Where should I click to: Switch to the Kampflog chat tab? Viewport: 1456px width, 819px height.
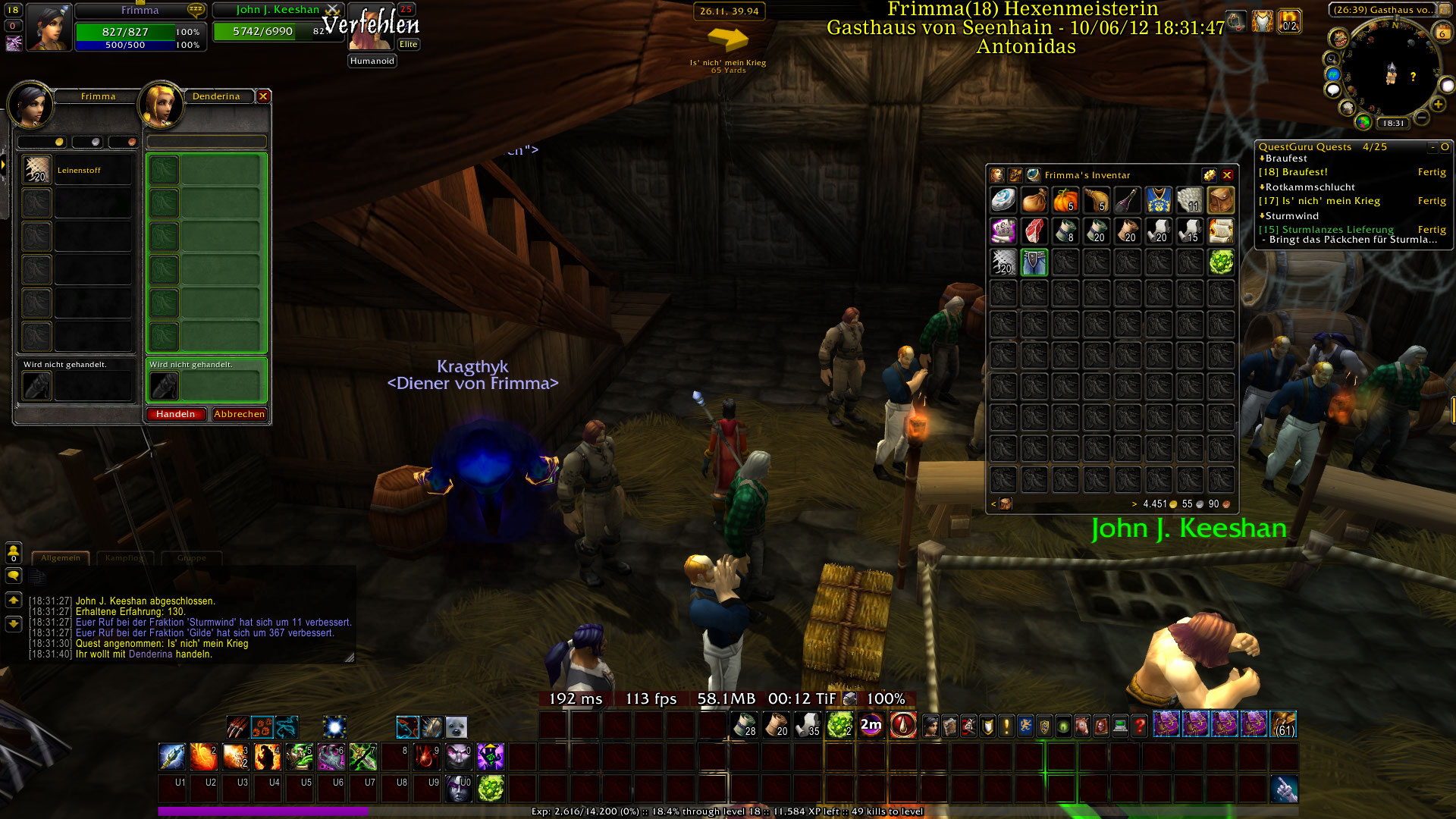[124, 558]
